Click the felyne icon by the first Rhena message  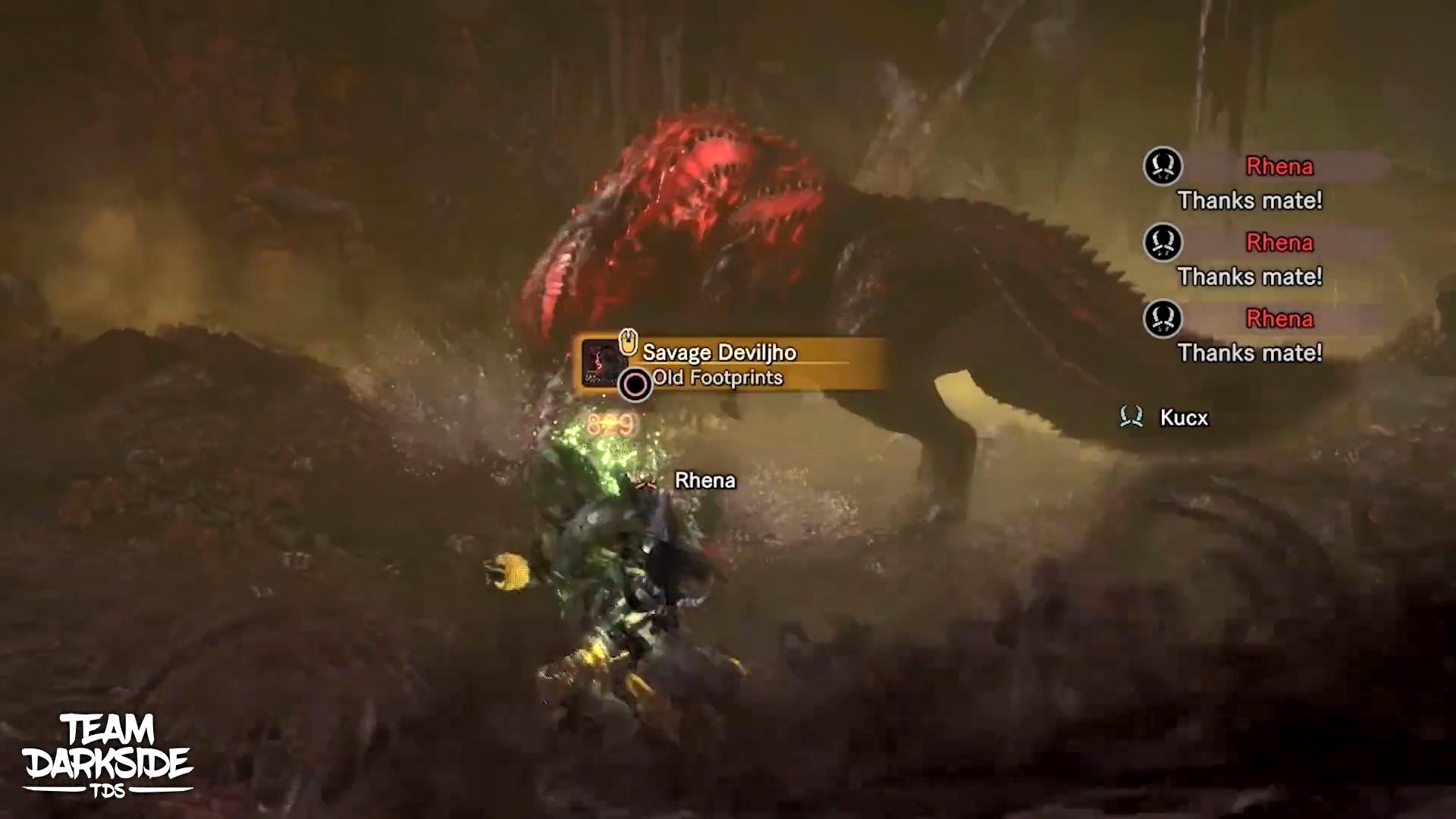1163,166
